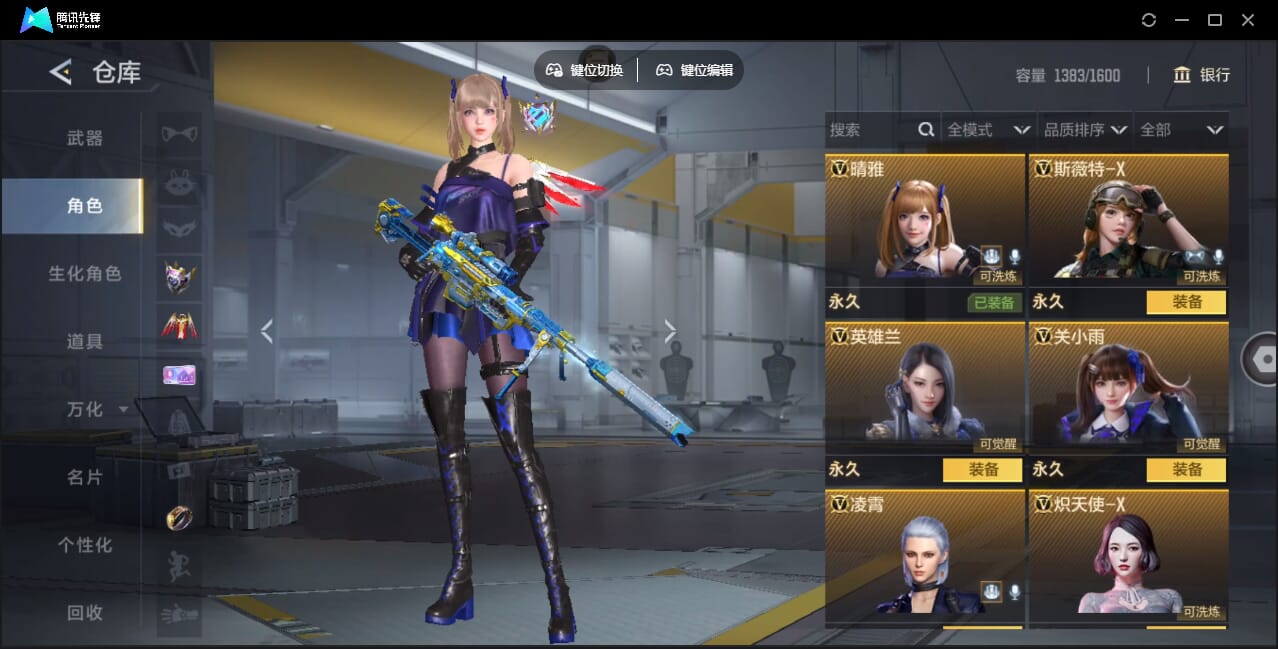1278x649 pixels.
Task: Select the 道具 items tab
Action: [x=85, y=341]
